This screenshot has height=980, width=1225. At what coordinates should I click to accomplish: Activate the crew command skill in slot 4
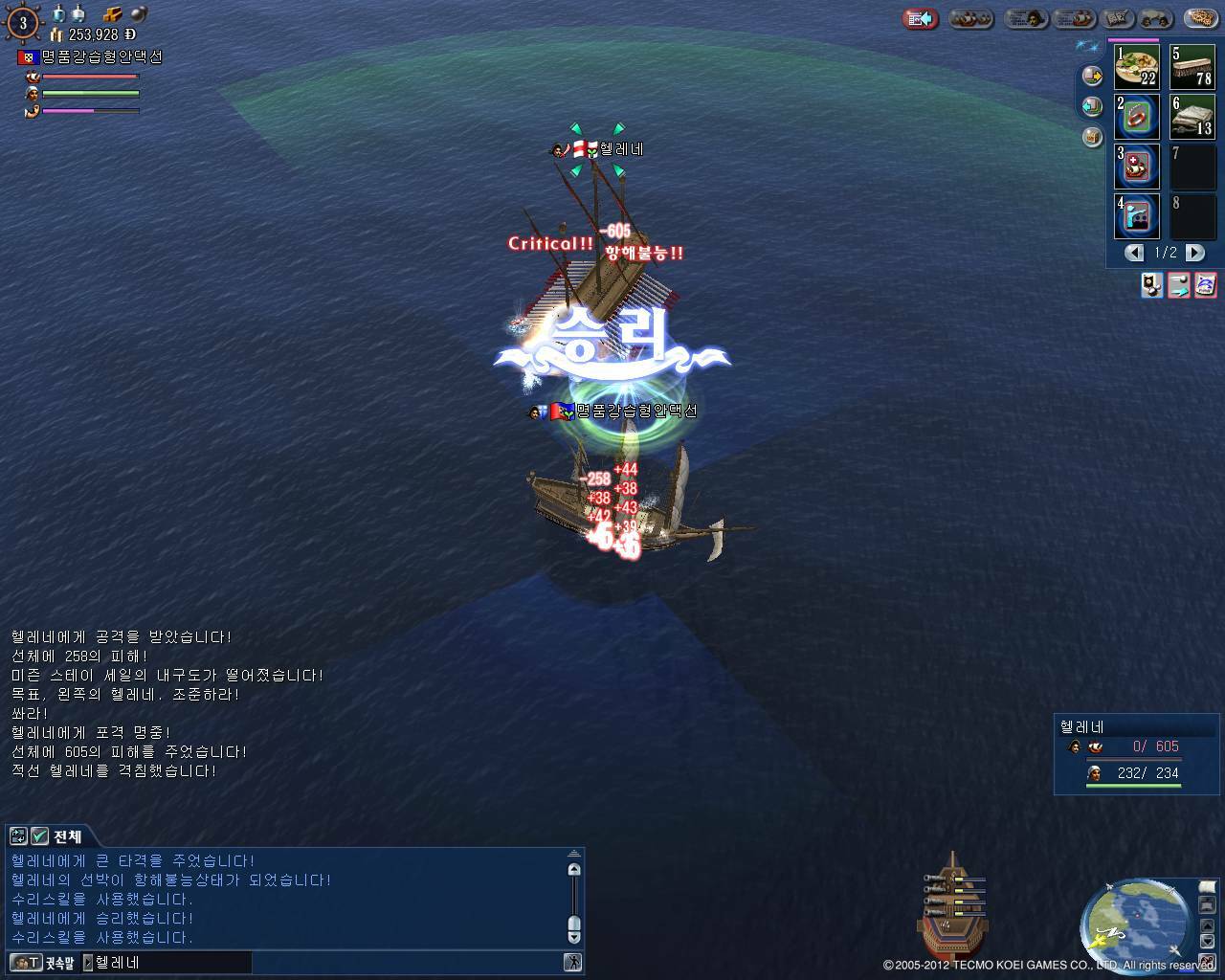click(x=1136, y=216)
